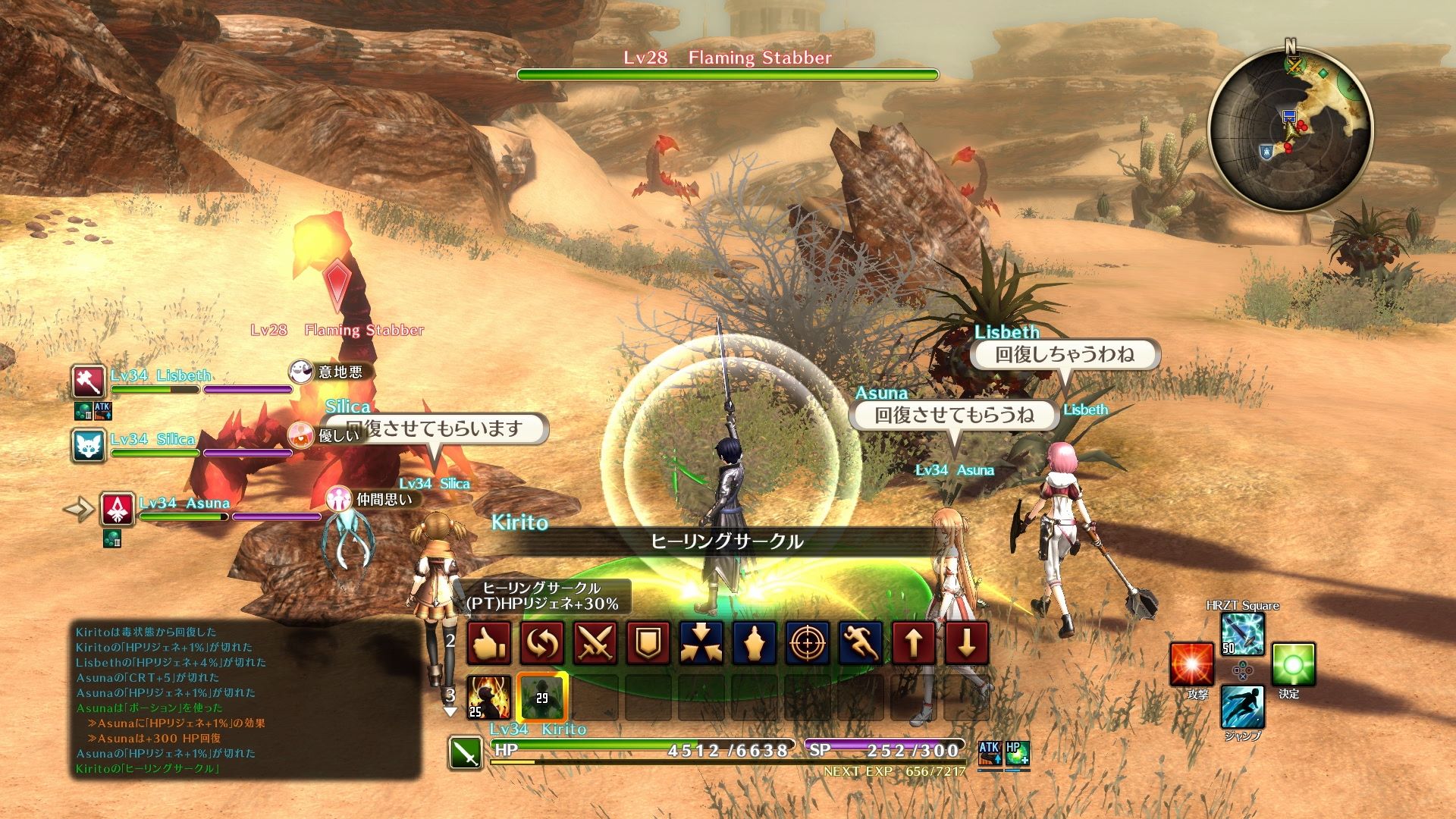This screenshot has height=819, width=1456.
Task: Click the 攻撃 attack skill icon
Action: [1192, 664]
